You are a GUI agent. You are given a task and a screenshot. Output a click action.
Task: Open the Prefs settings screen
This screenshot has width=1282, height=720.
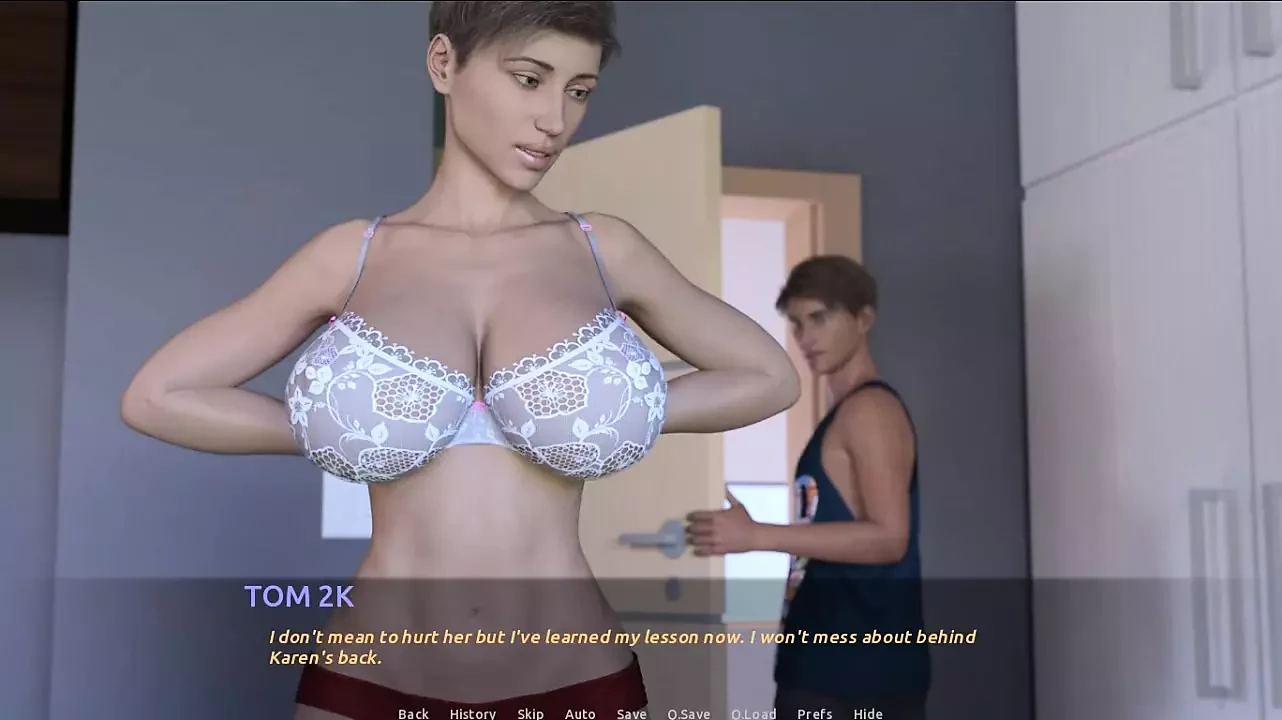(814, 713)
